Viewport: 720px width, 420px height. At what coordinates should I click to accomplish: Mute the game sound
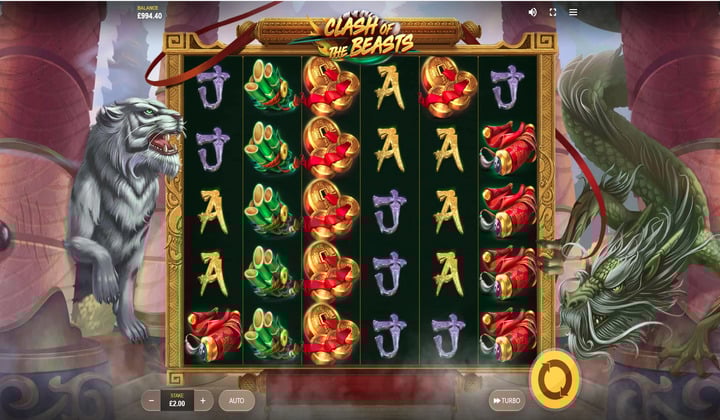pos(532,12)
